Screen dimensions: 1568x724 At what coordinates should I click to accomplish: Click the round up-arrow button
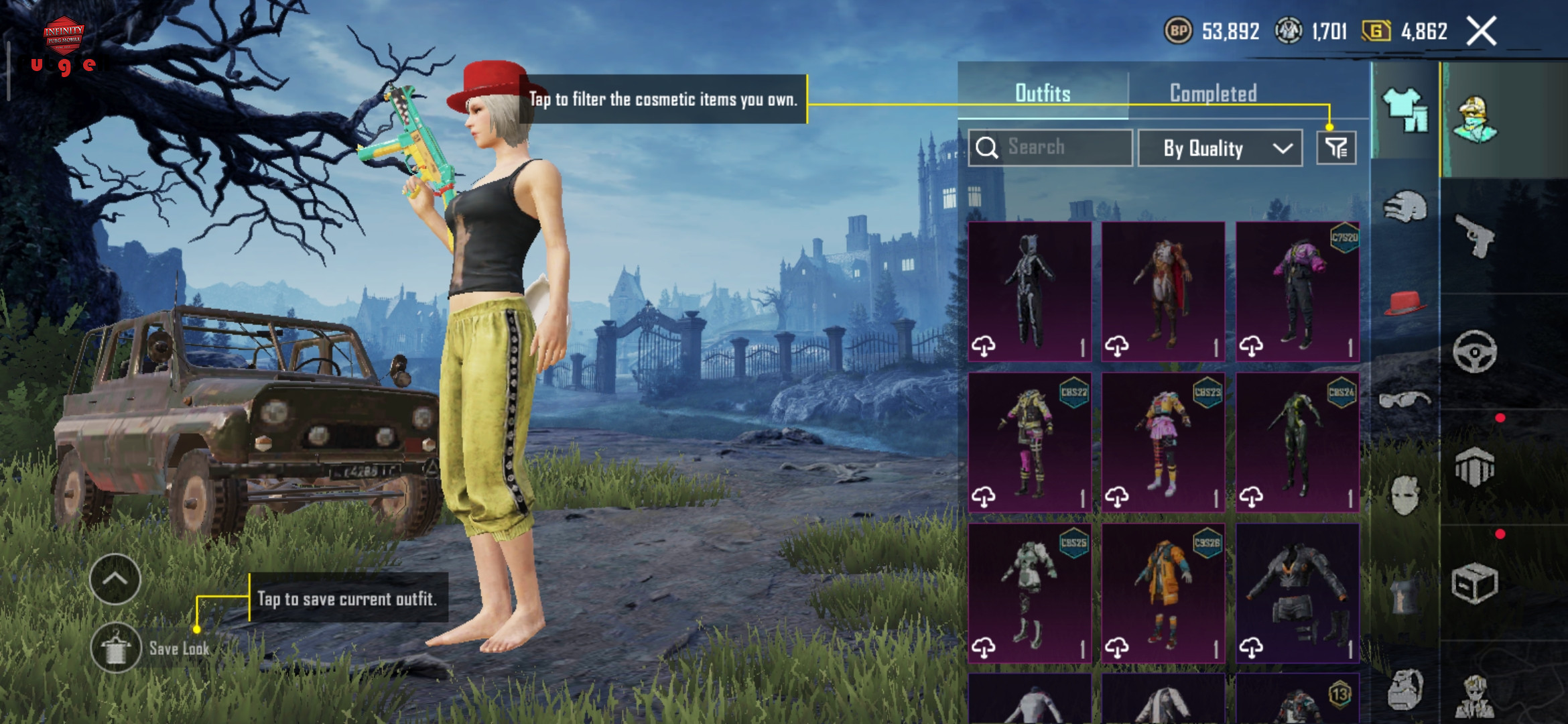point(115,579)
